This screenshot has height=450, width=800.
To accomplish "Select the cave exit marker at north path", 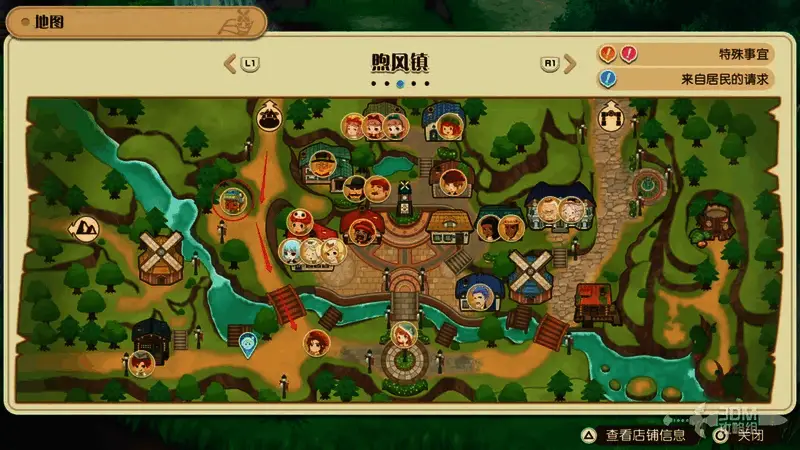I will pos(268,117).
